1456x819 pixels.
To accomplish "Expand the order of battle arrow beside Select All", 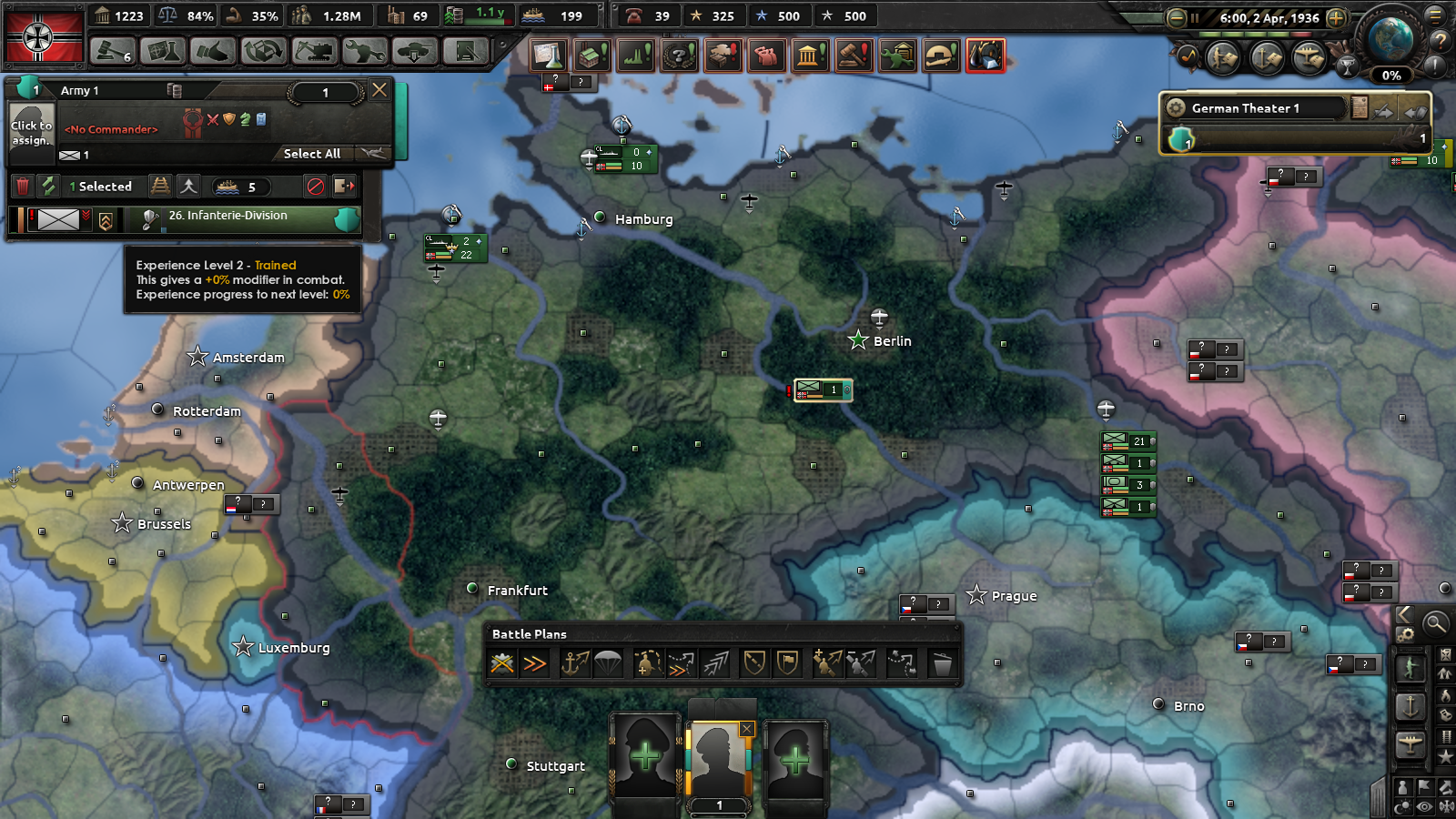I will 373,154.
